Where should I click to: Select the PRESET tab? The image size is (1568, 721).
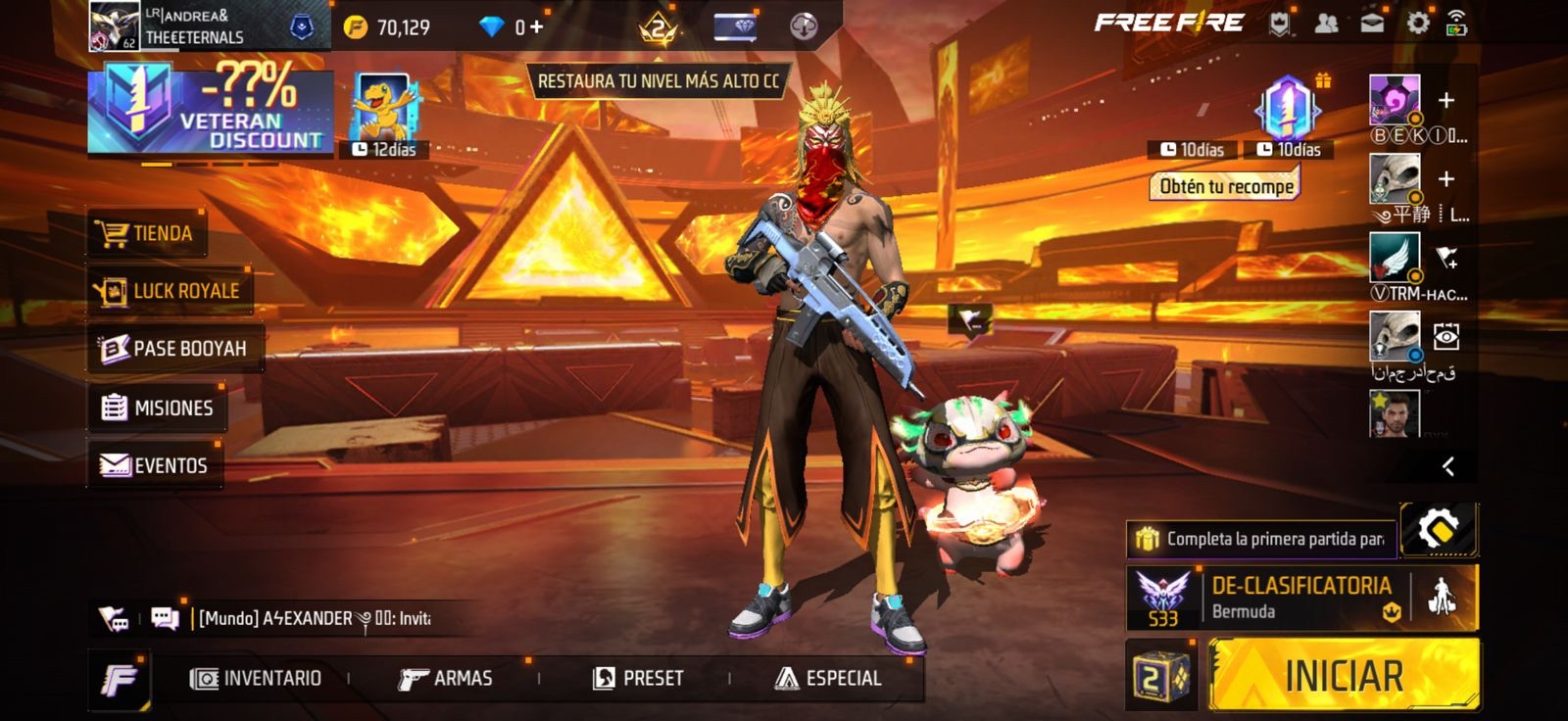pyautogui.click(x=639, y=678)
